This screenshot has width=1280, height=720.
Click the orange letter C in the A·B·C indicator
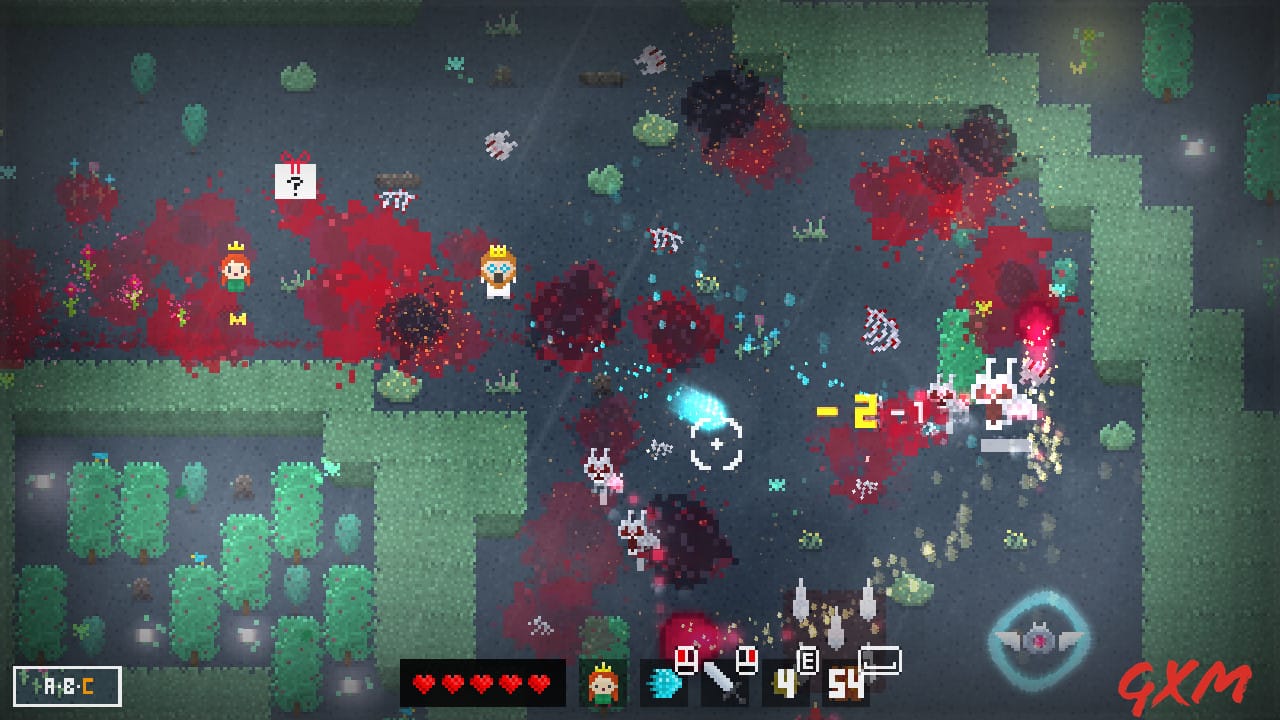click(88, 685)
